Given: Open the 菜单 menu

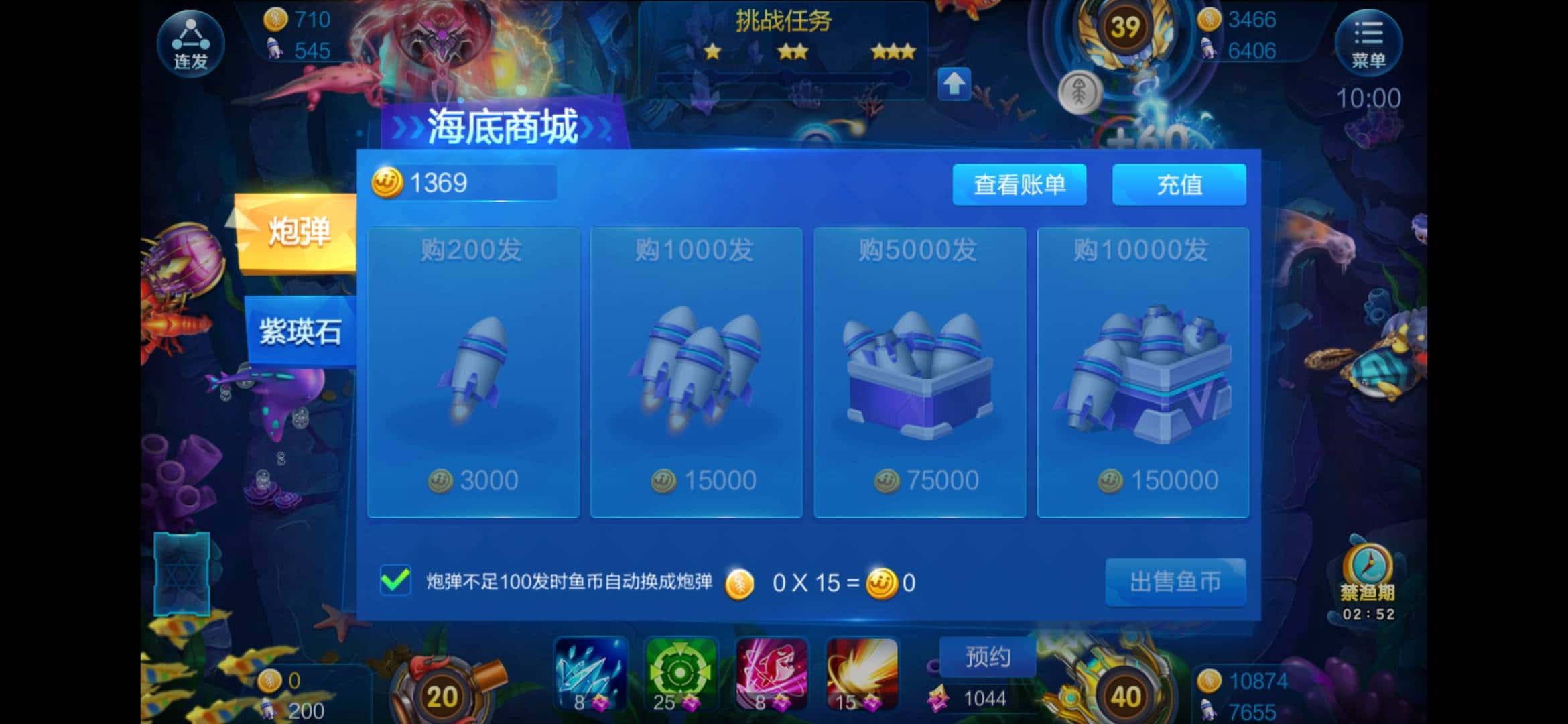Looking at the screenshot, I should (1370, 42).
